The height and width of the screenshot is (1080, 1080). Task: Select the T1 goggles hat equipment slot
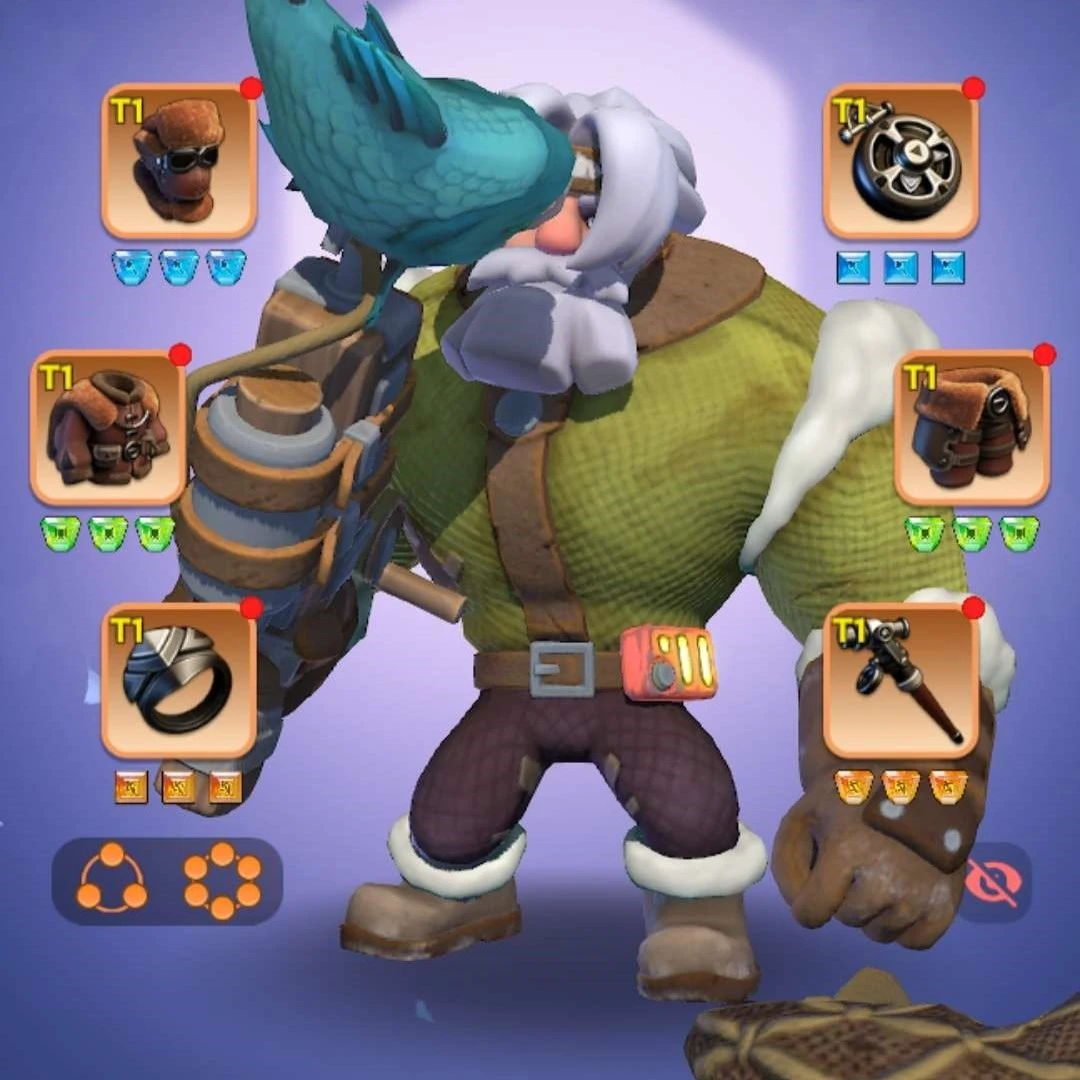tap(179, 161)
